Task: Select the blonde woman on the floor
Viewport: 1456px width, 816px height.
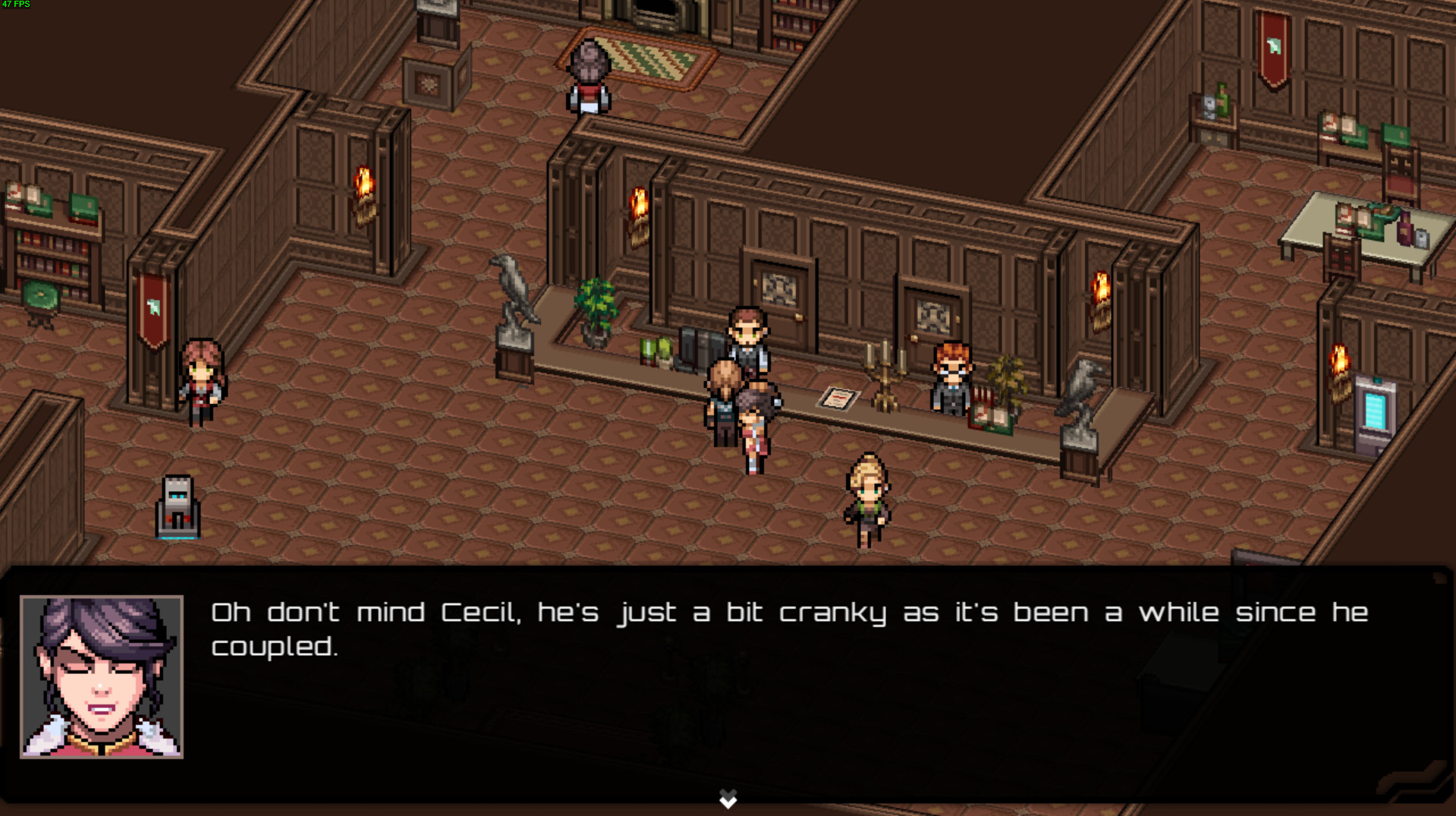Action: pos(868,501)
